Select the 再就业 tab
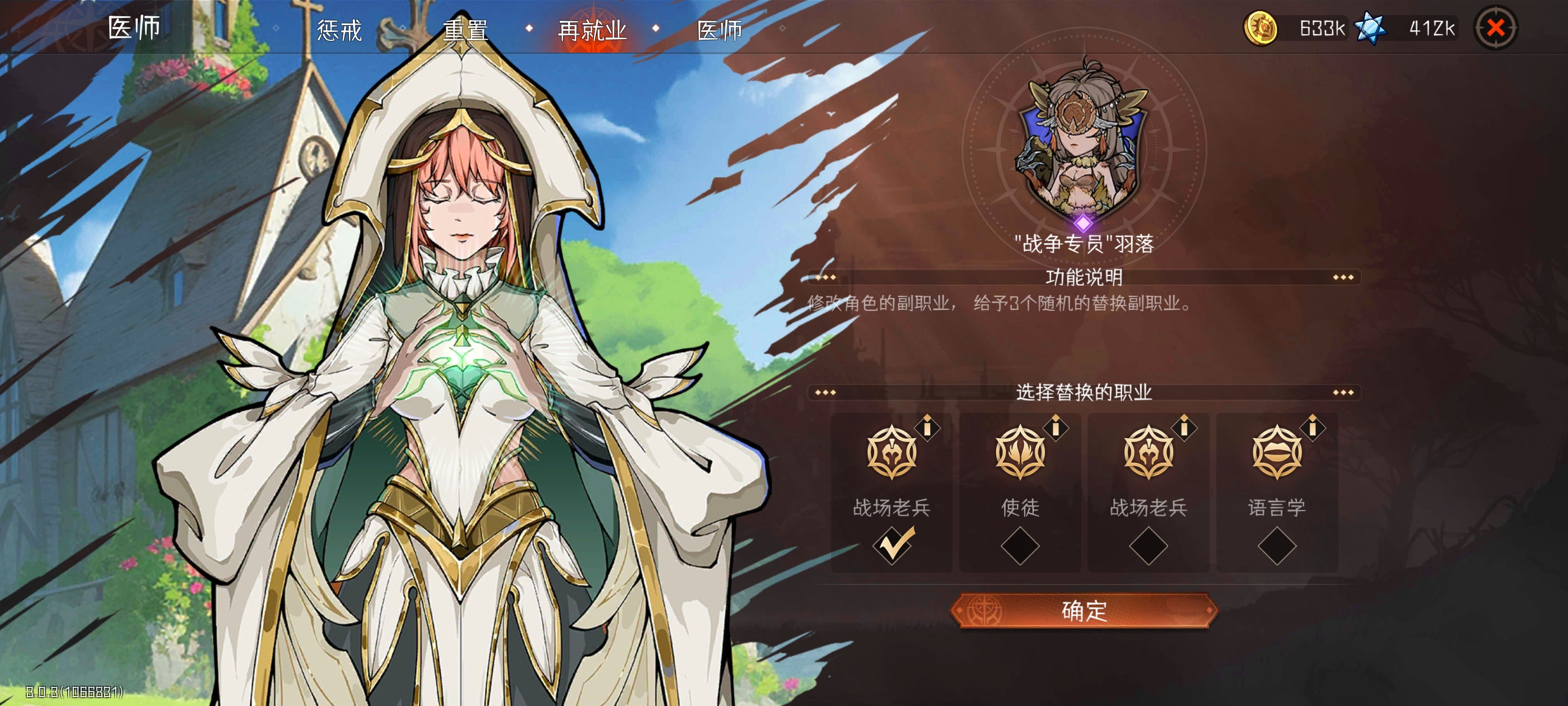Viewport: 1568px width, 706px height. pyautogui.click(x=592, y=30)
